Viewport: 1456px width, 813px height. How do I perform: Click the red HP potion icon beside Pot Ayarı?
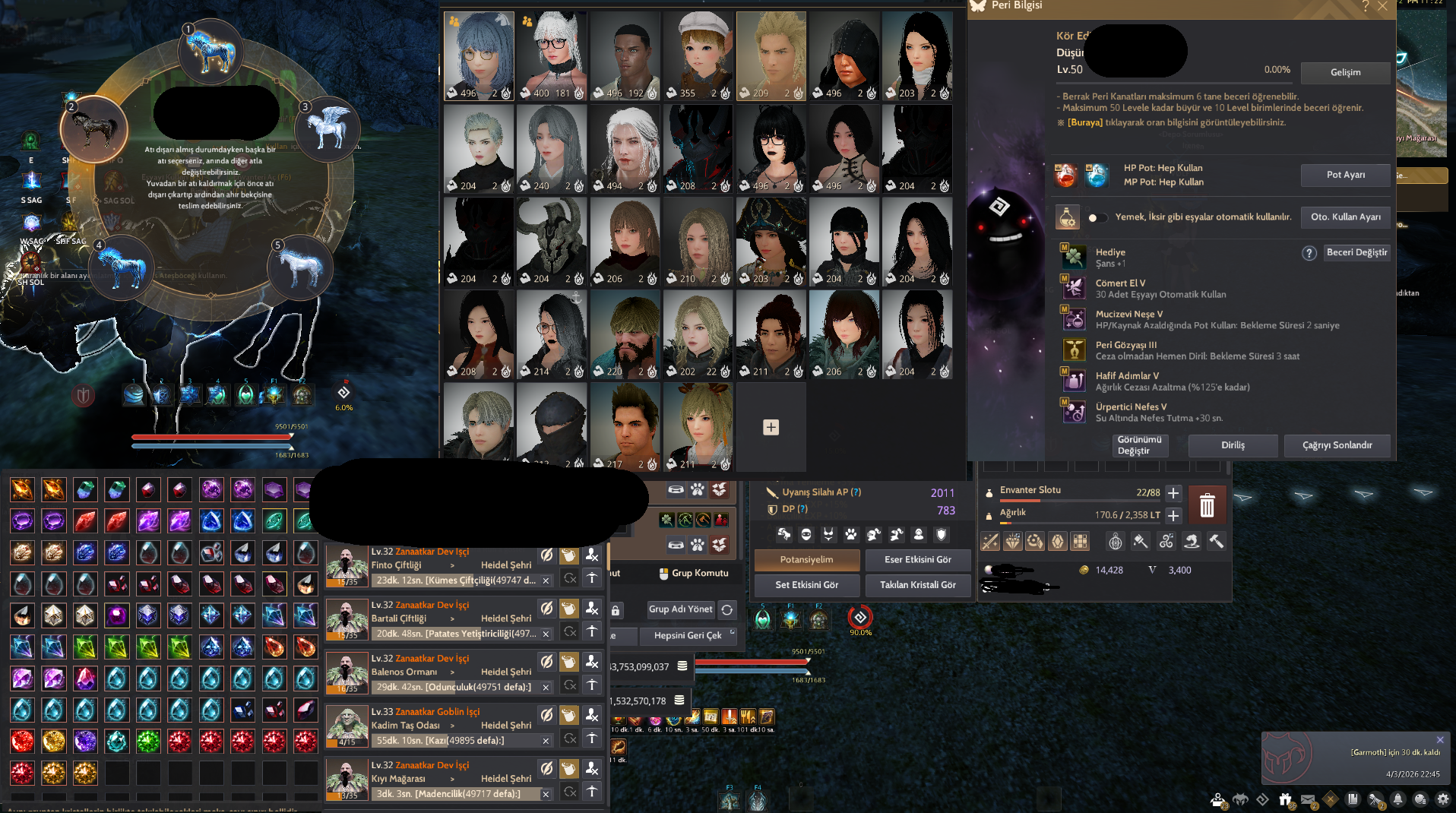tap(1066, 175)
